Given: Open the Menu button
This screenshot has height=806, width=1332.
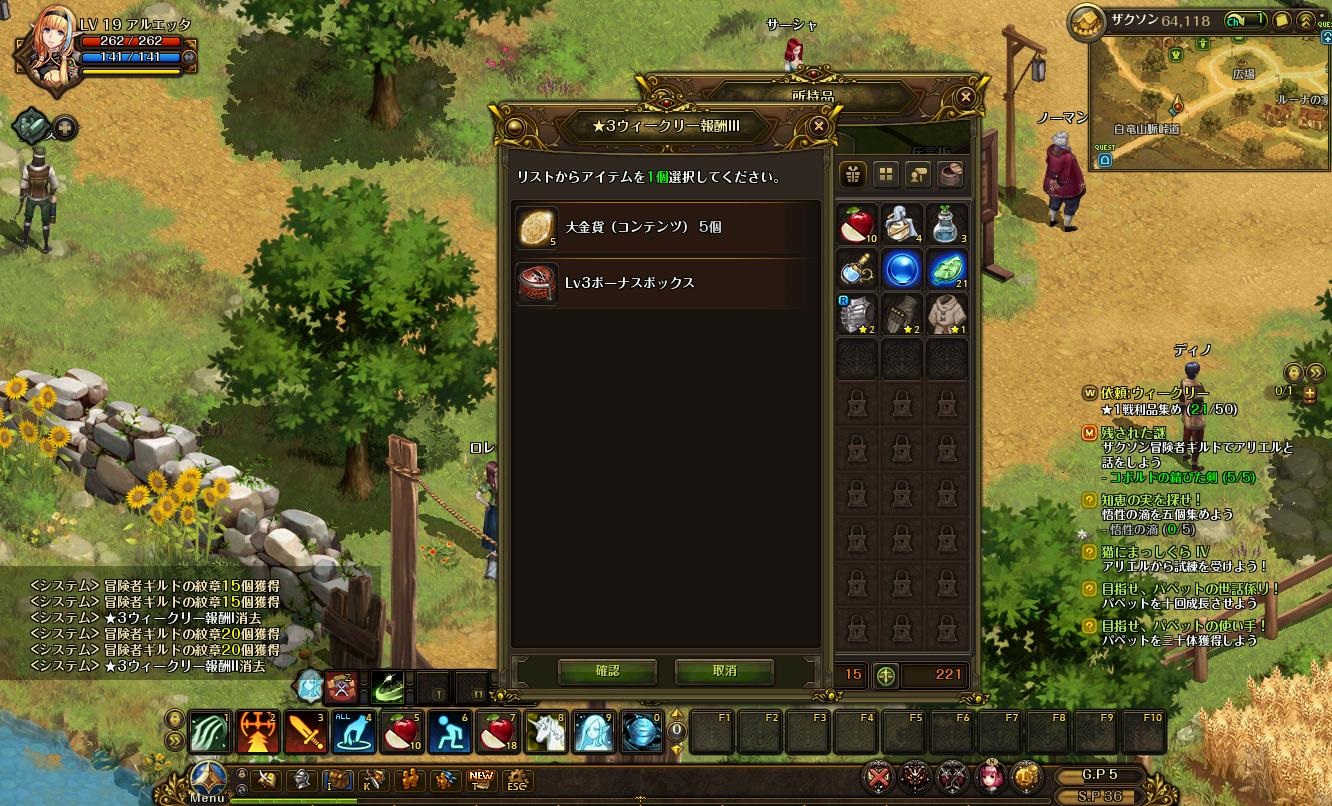Looking at the screenshot, I should [x=208, y=780].
